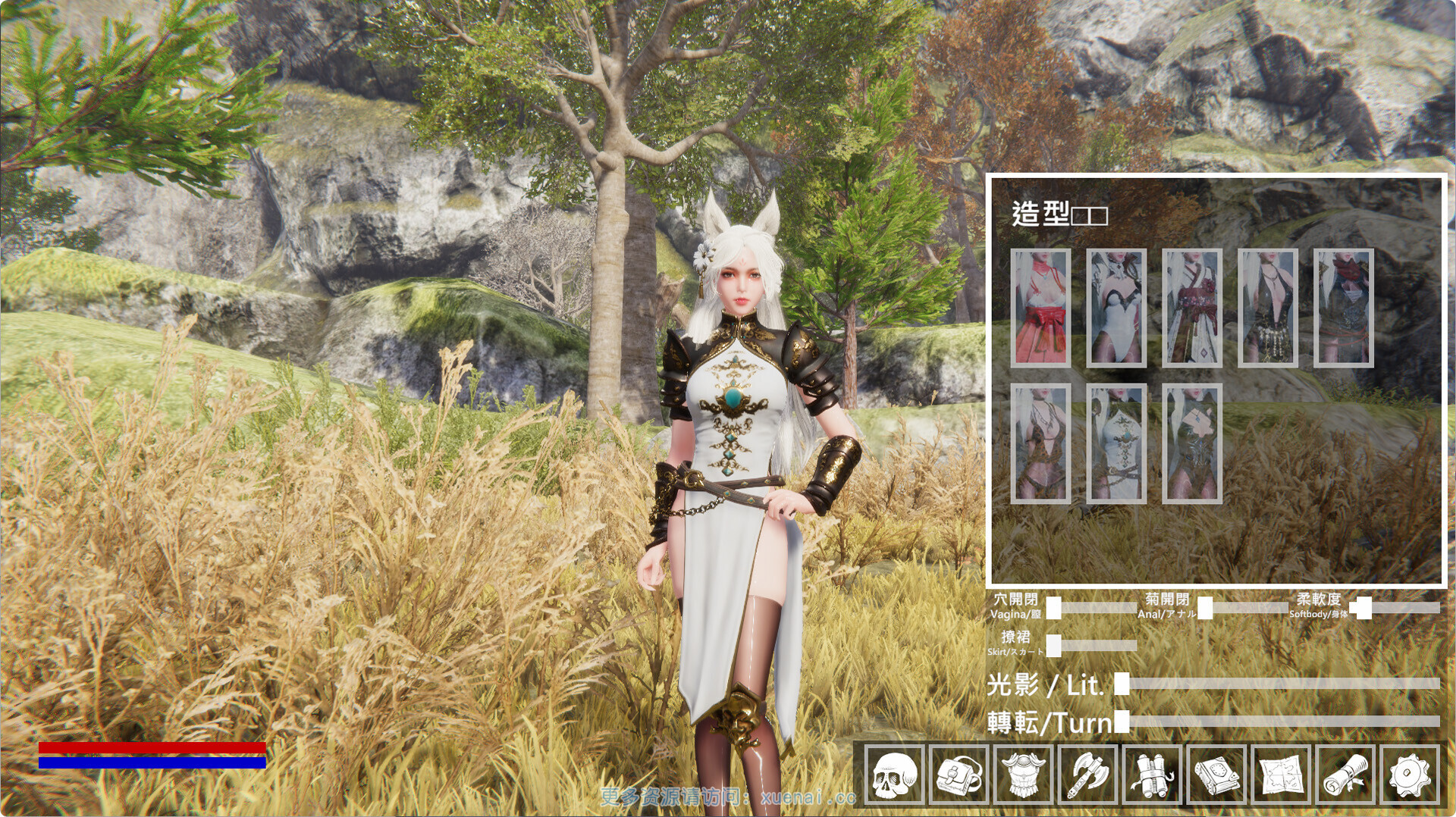Open the satchel bag inventory
The image size is (1456, 817).
coord(959,775)
